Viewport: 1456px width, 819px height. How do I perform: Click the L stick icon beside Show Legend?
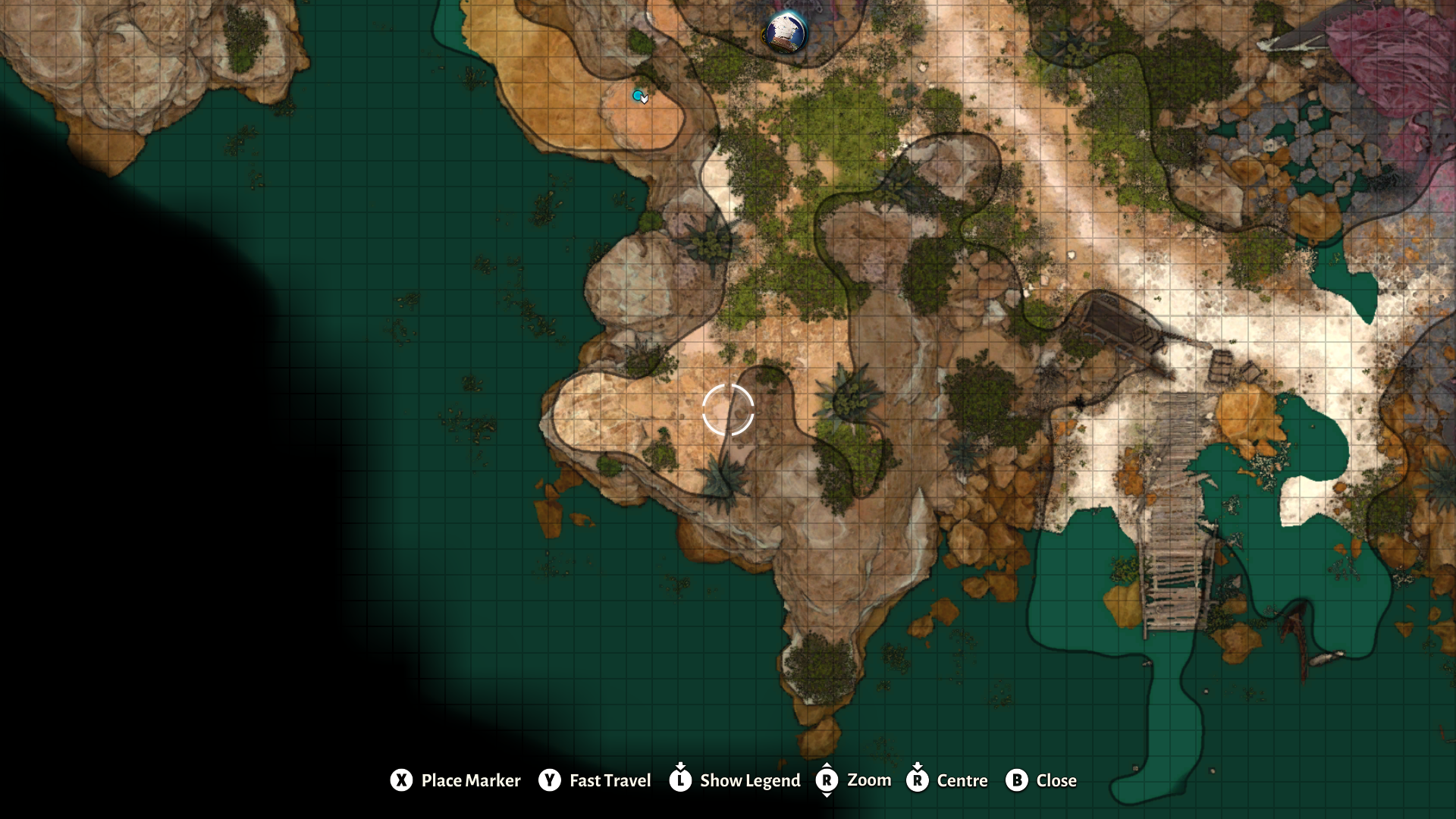680,780
